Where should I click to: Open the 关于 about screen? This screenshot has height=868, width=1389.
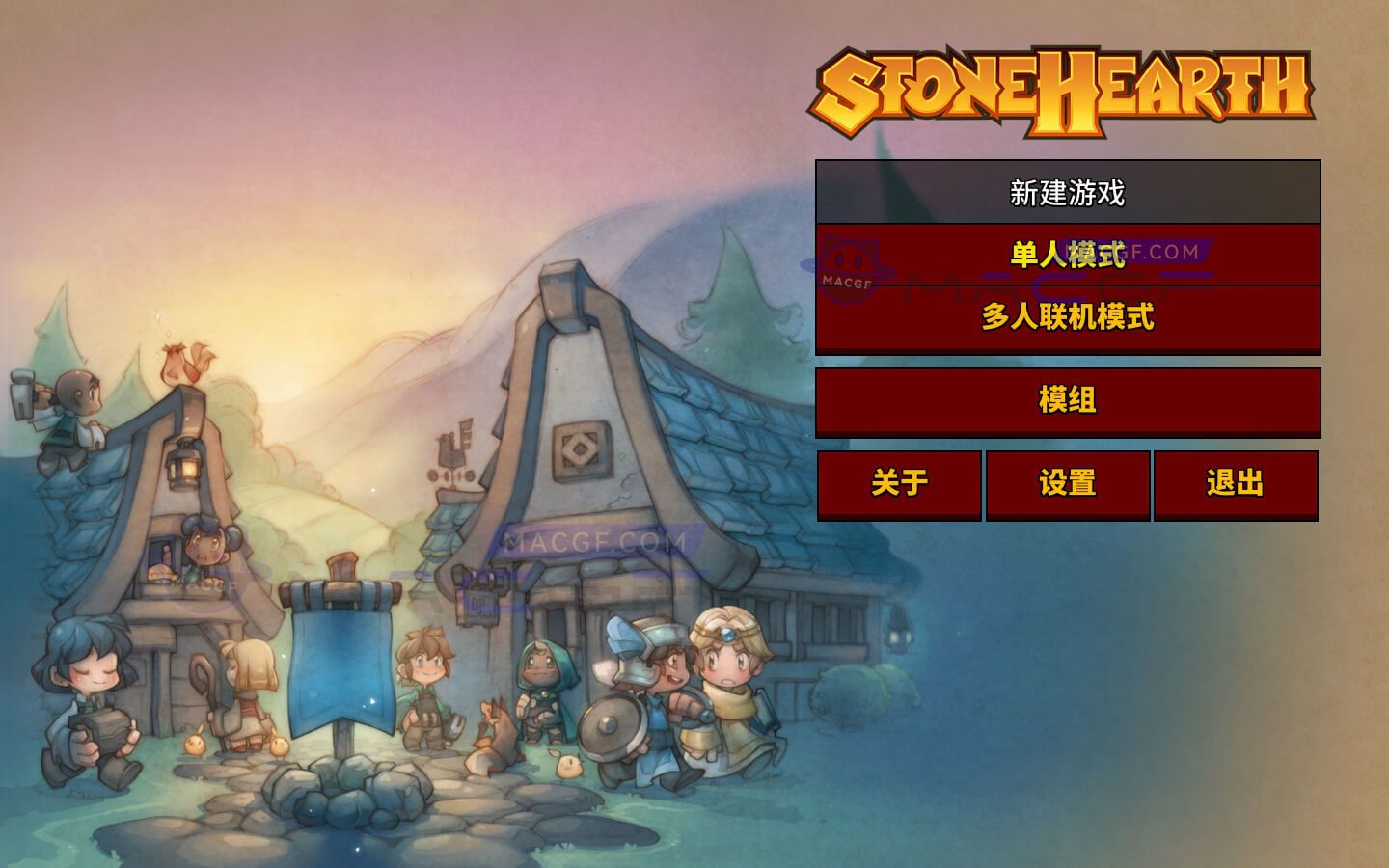[899, 486]
